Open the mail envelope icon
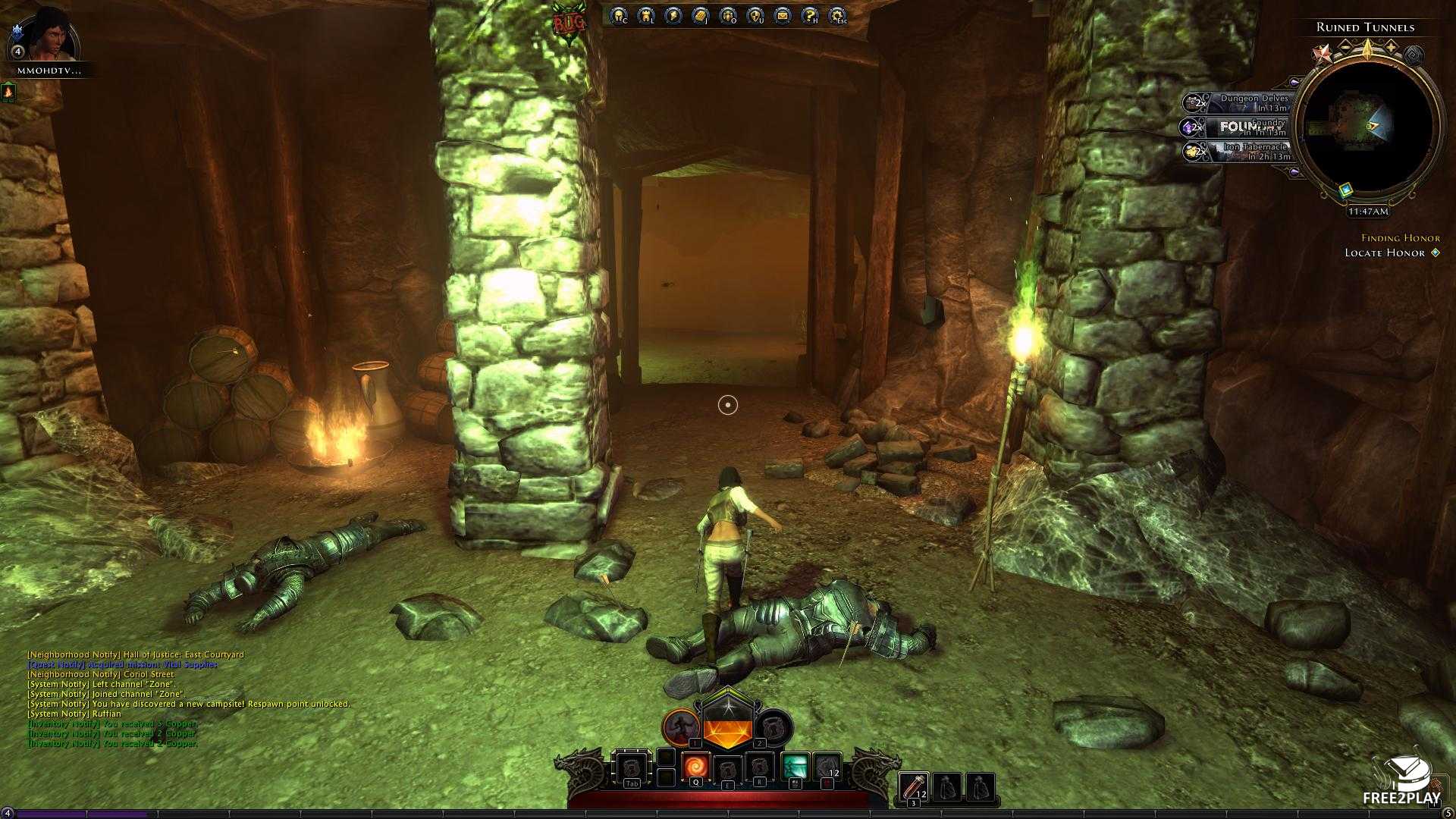1456x819 pixels. click(x=782, y=15)
